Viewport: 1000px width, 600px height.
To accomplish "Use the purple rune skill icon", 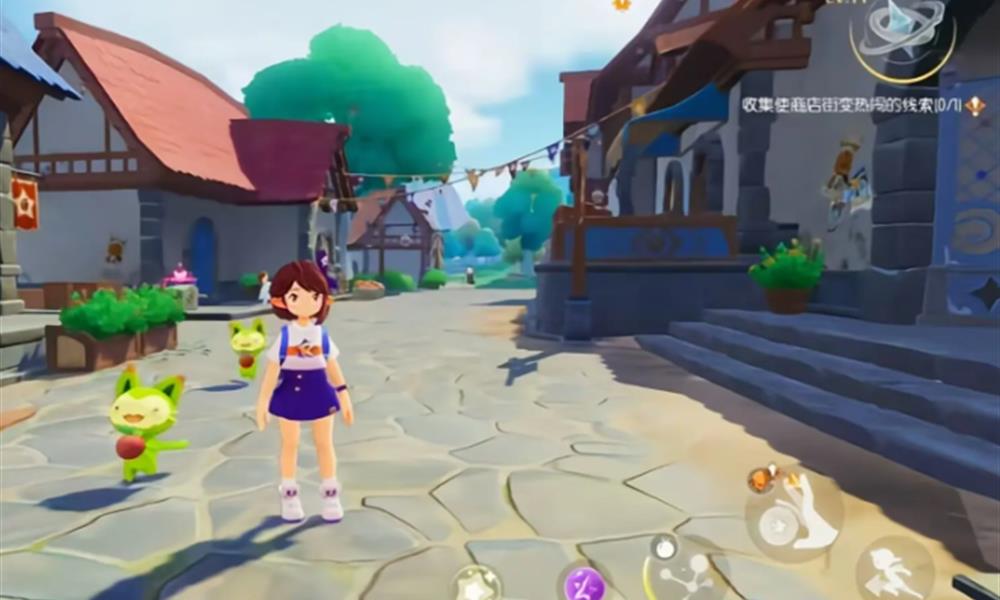I will (x=584, y=582).
